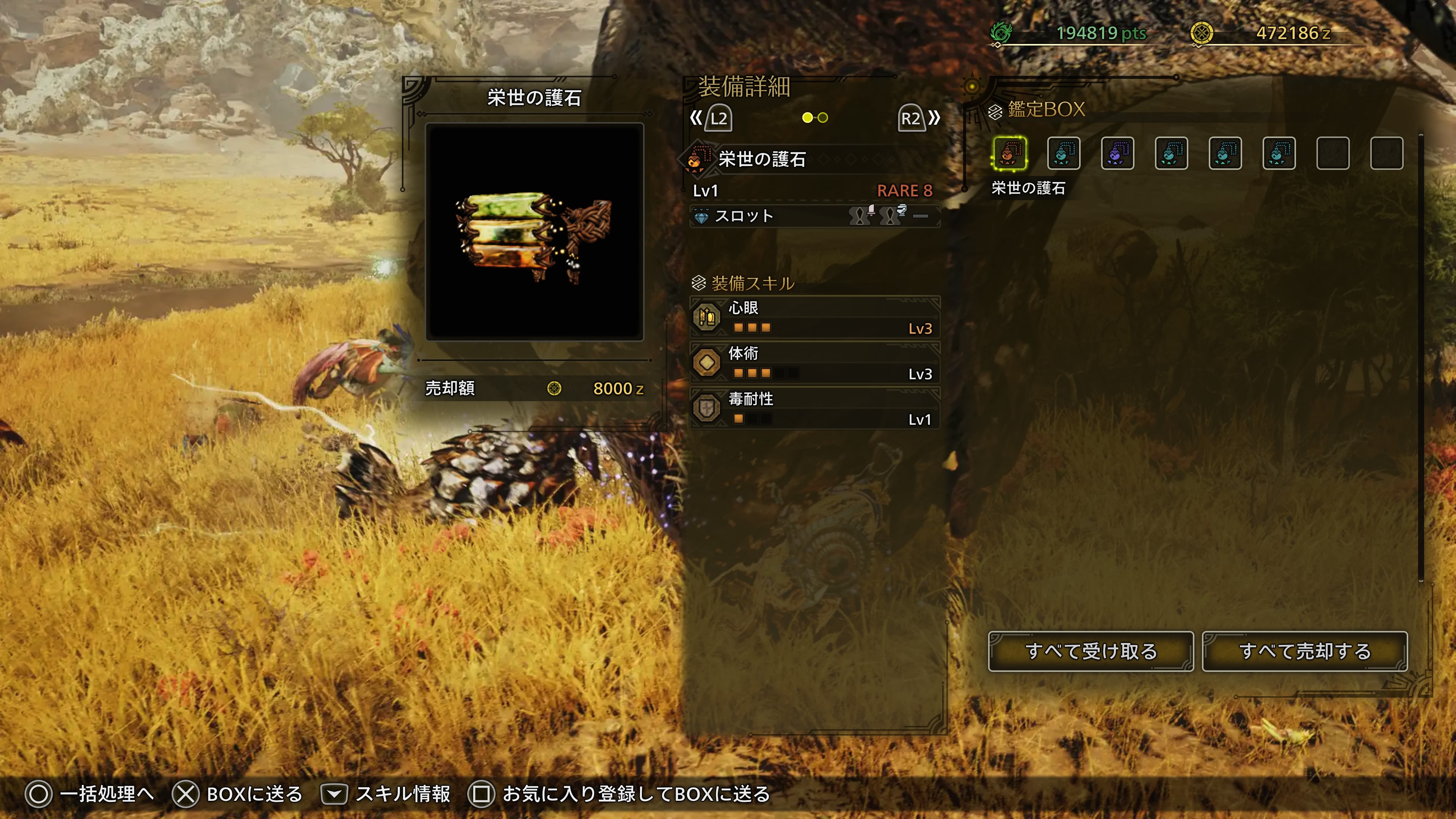1456x819 pixels.
Task: Show the 心眼 Lv3 skill row
Action: click(x=814, y=318)
